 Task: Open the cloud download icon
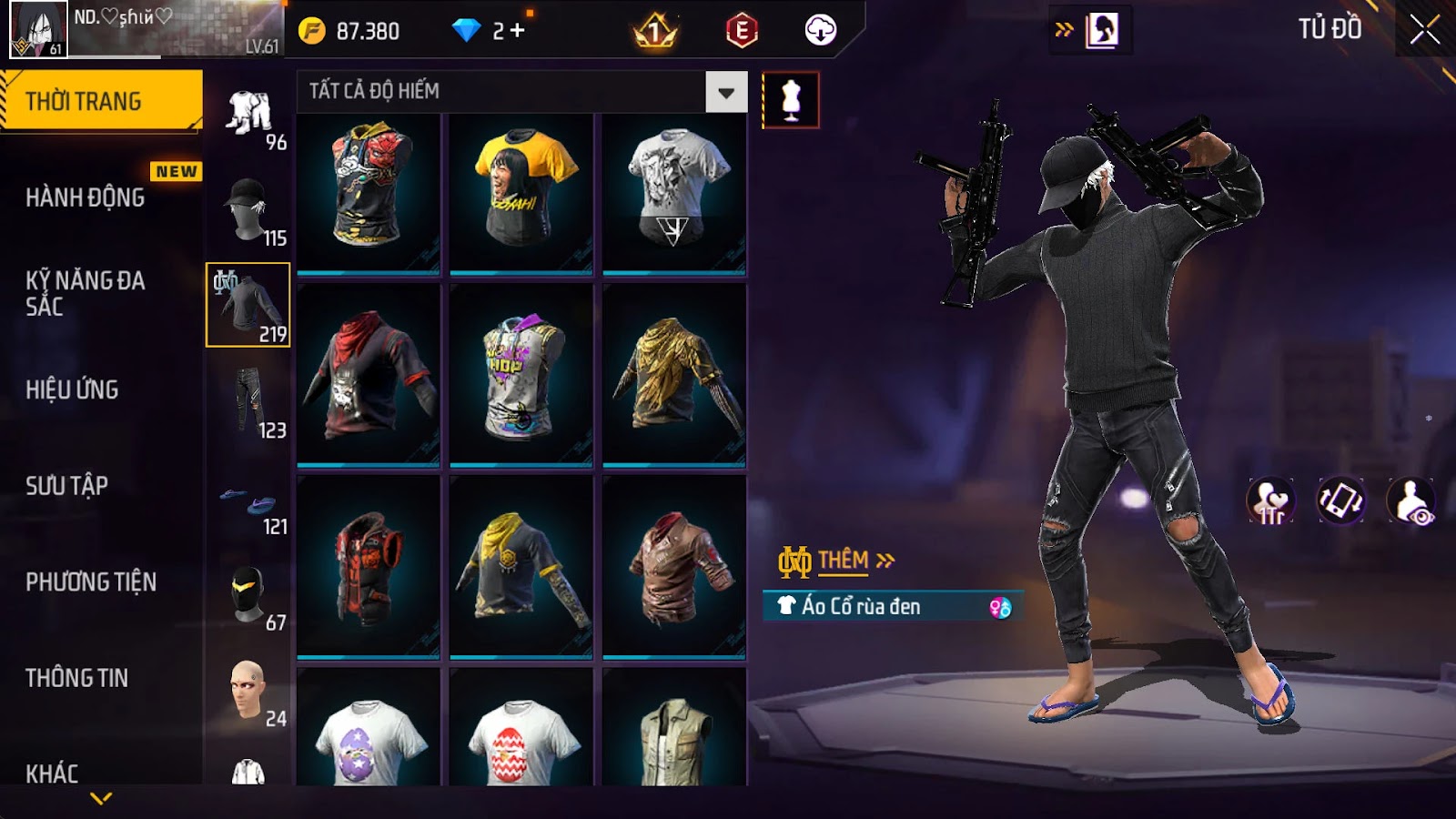coord(820,31)
